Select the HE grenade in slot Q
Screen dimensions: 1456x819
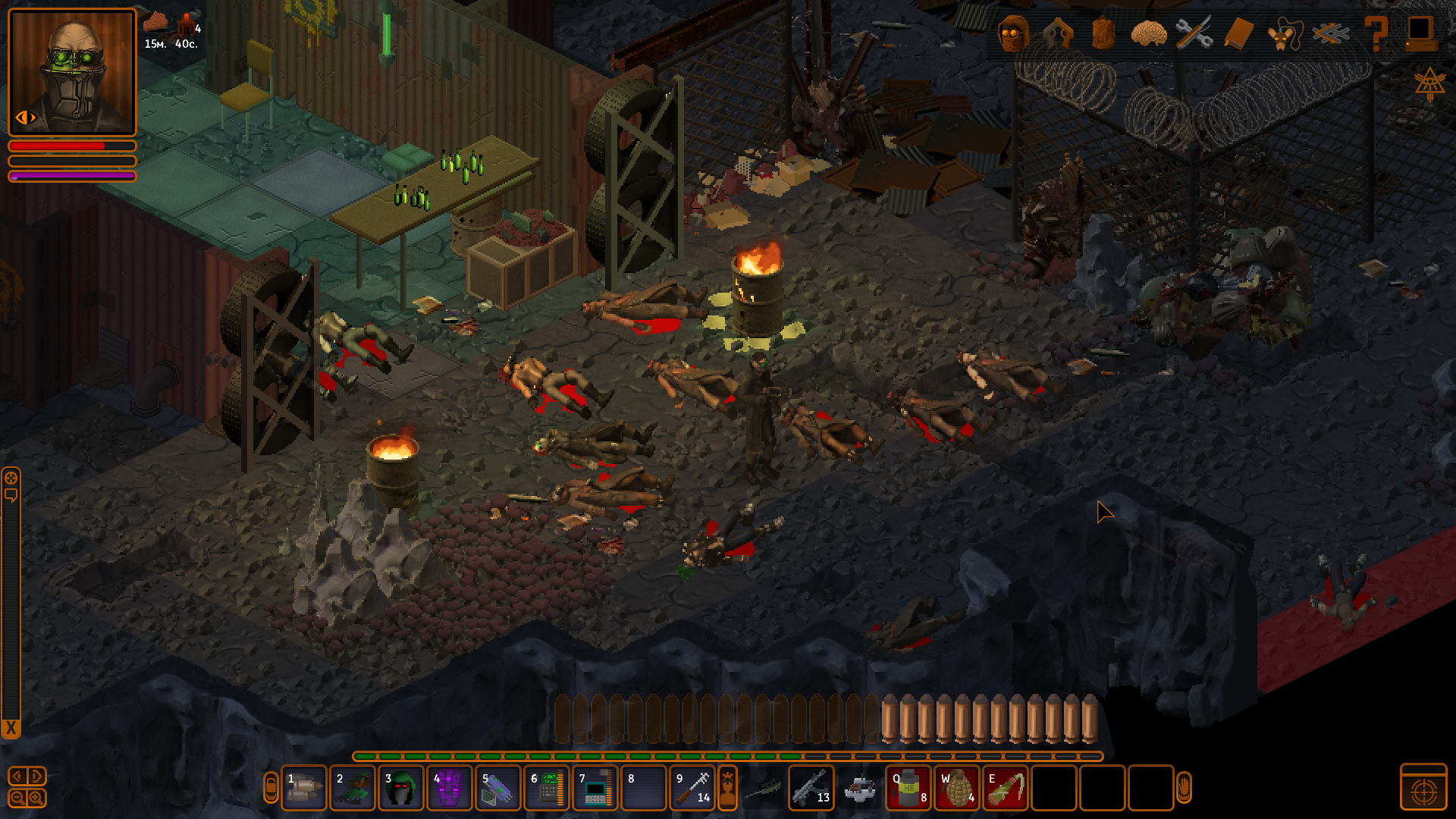point(908,789)
